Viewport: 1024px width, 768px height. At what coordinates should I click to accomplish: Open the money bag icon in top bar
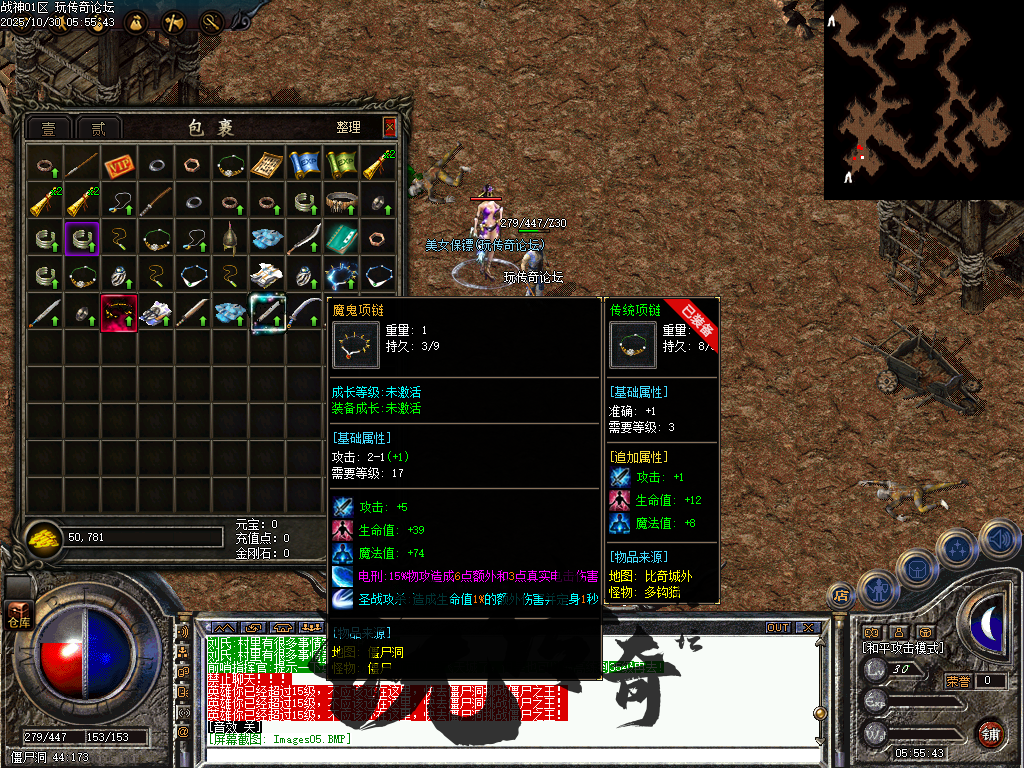pos(136,22)
